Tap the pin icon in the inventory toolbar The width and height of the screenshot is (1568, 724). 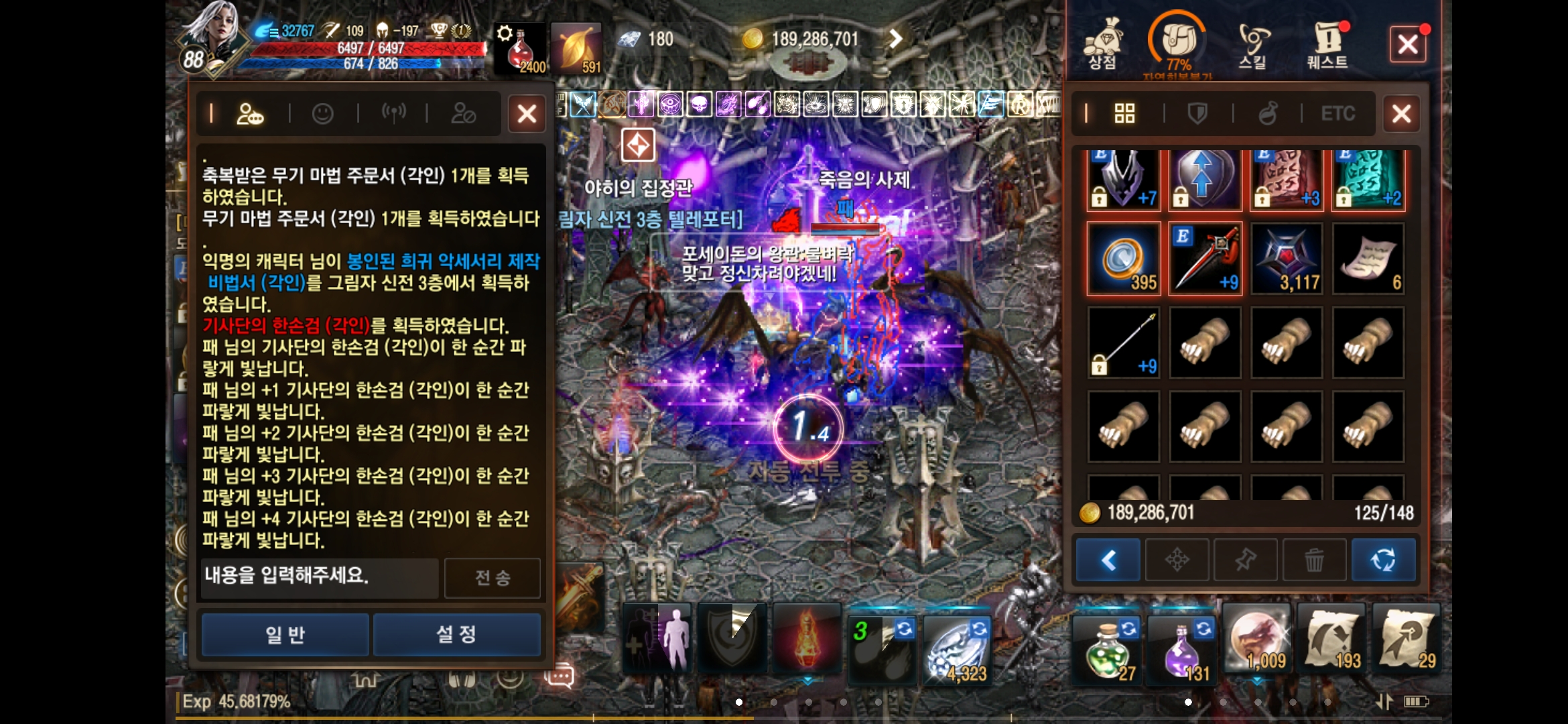(1246, 560)
